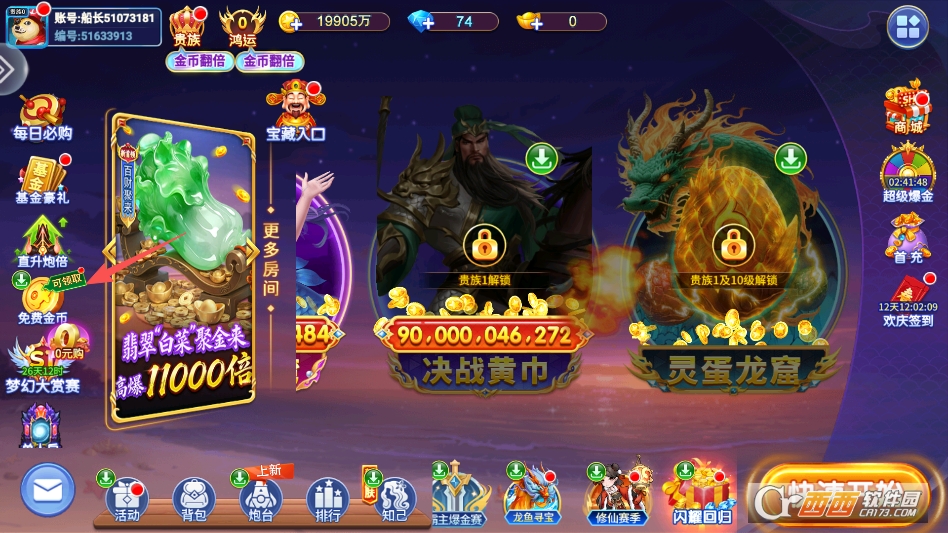
Task: Open the 贵族 noble crown icon
Action: pos(187,27)
